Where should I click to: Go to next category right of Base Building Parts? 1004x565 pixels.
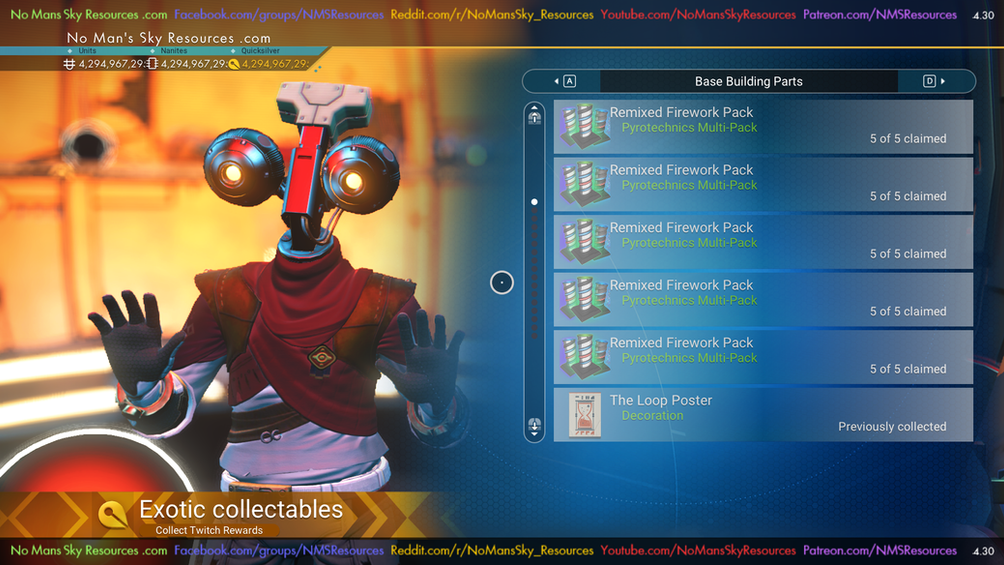[934, 81]
